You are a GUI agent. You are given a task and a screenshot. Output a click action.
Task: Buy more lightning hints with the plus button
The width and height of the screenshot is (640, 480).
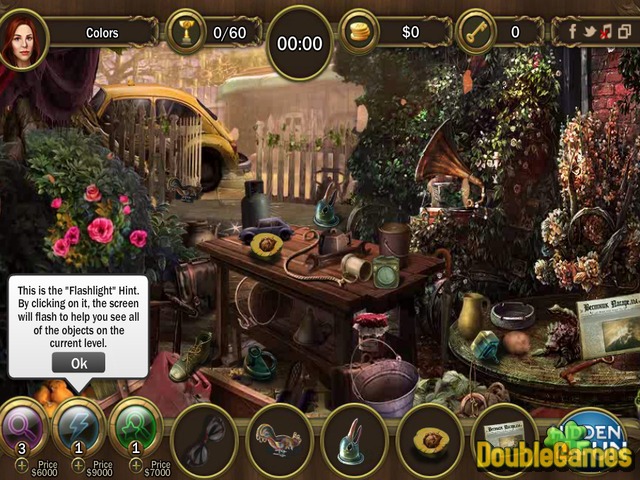(76, 466)
